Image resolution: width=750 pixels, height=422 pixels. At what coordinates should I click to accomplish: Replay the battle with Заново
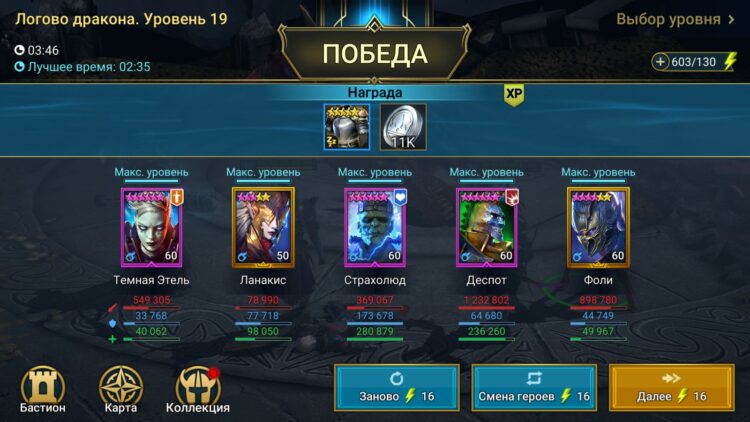397,388
